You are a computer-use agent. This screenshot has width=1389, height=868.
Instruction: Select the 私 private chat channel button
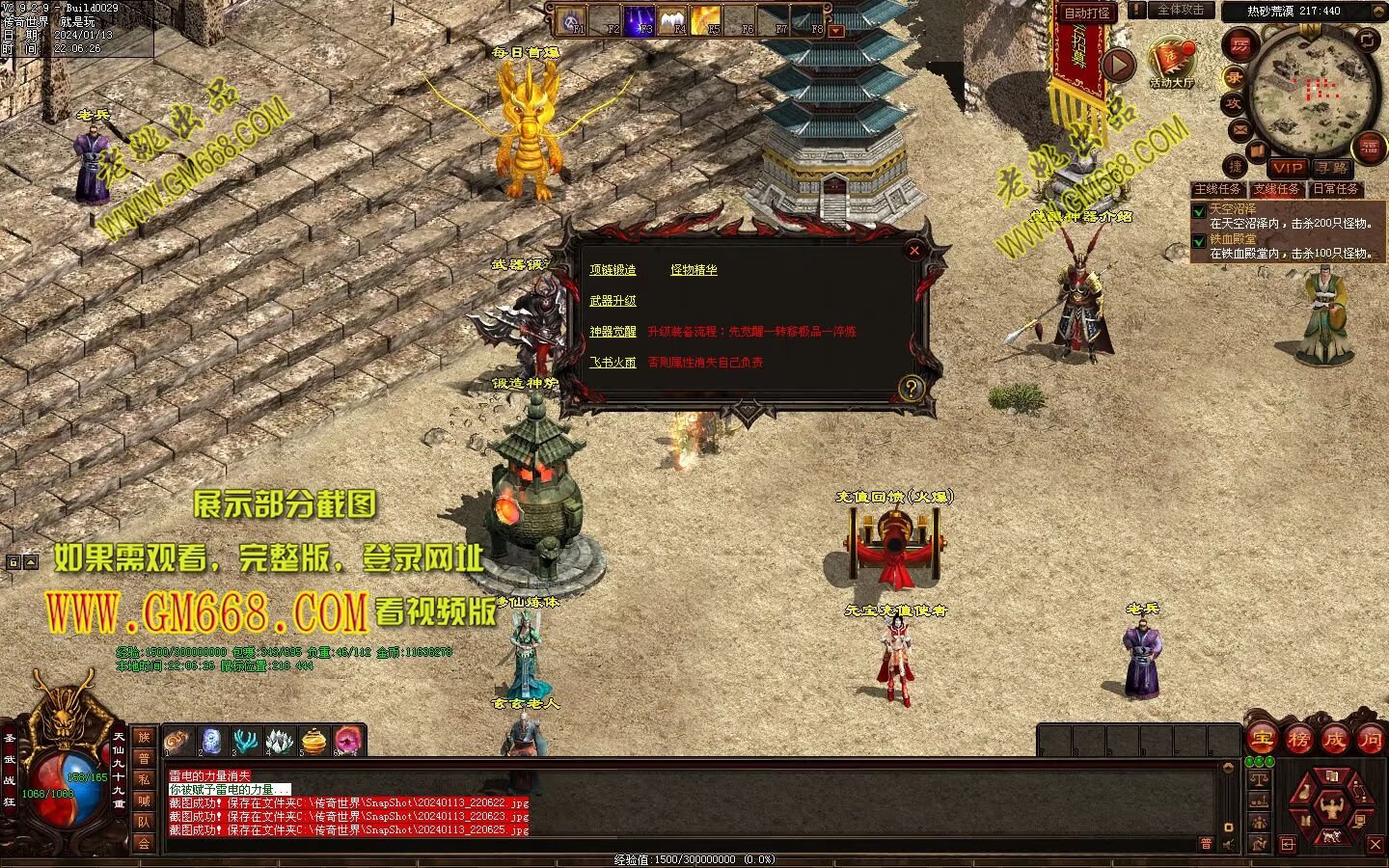click(x=144, y=779)
